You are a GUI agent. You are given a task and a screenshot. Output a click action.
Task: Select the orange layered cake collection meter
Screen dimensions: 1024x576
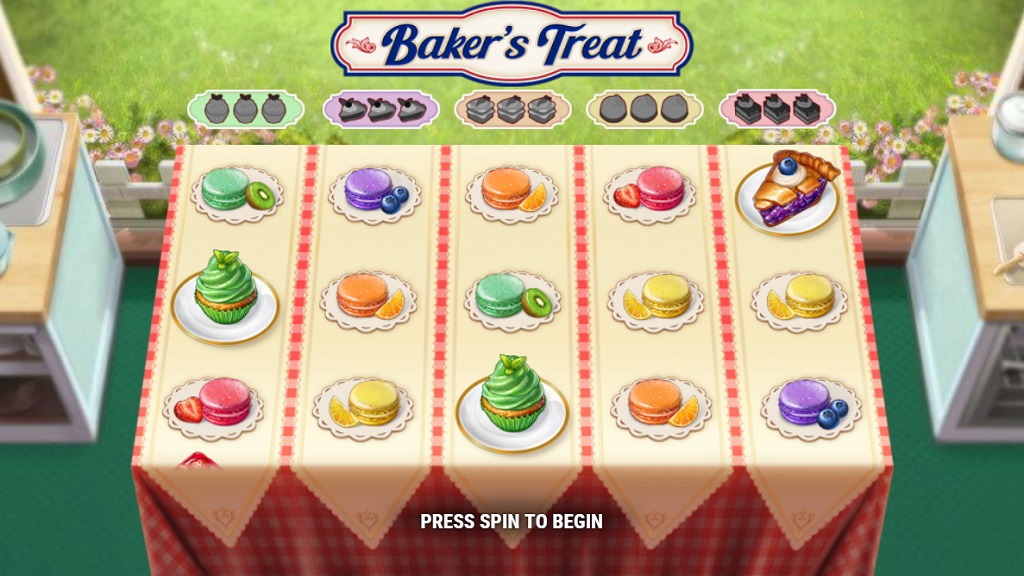(512, 108)
